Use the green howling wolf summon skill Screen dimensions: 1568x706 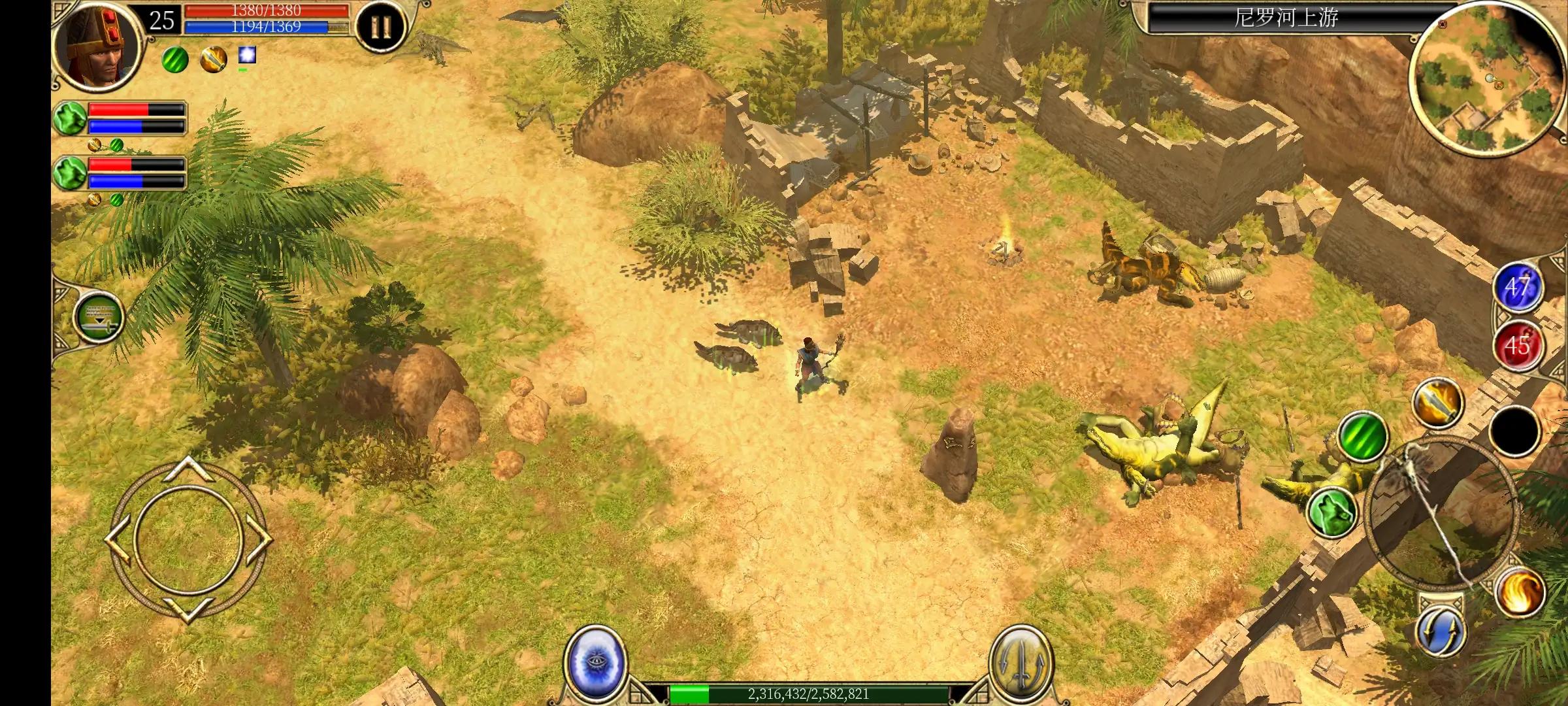[x=1333, y=511]
